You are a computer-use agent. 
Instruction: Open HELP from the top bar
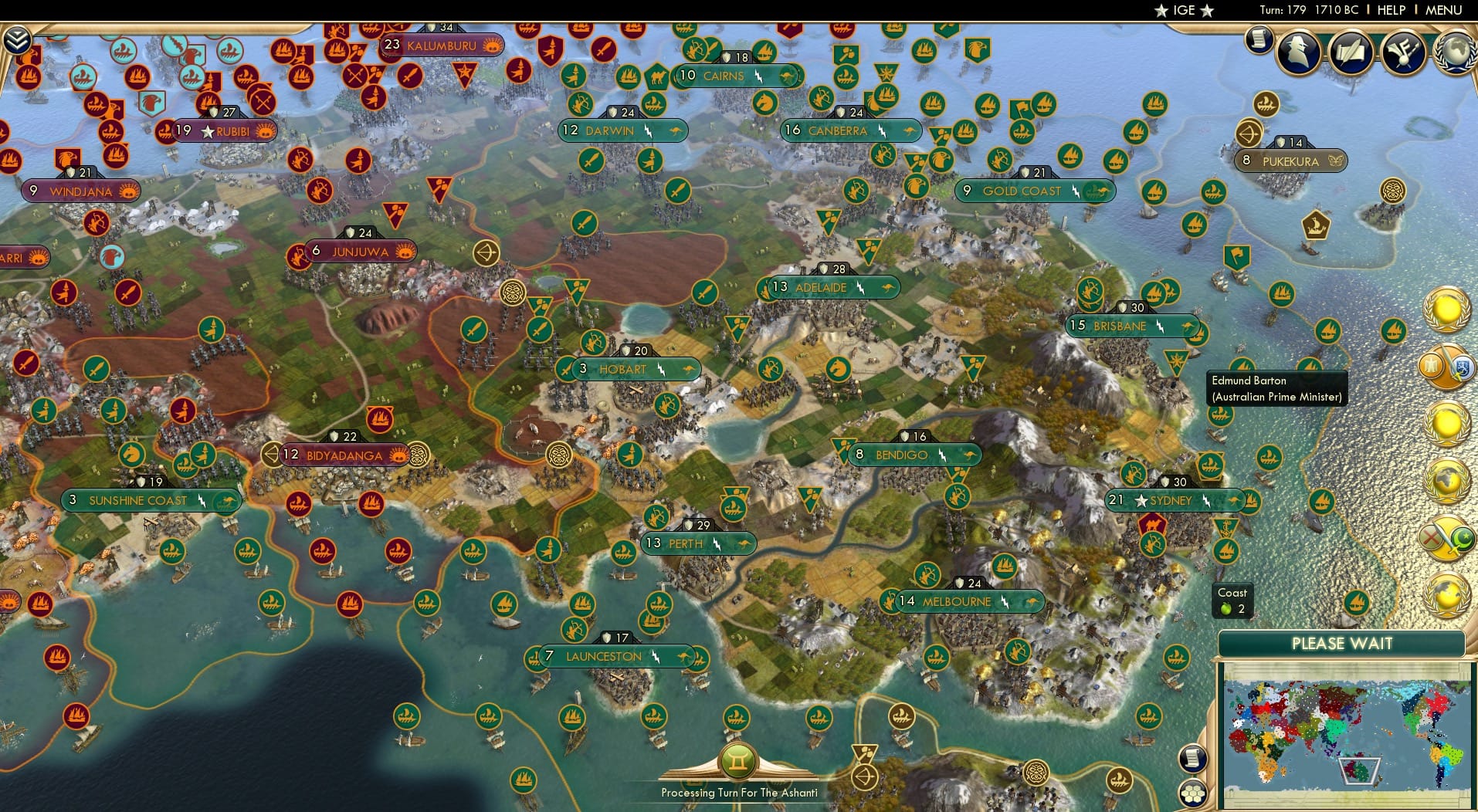coord(1389,10)
